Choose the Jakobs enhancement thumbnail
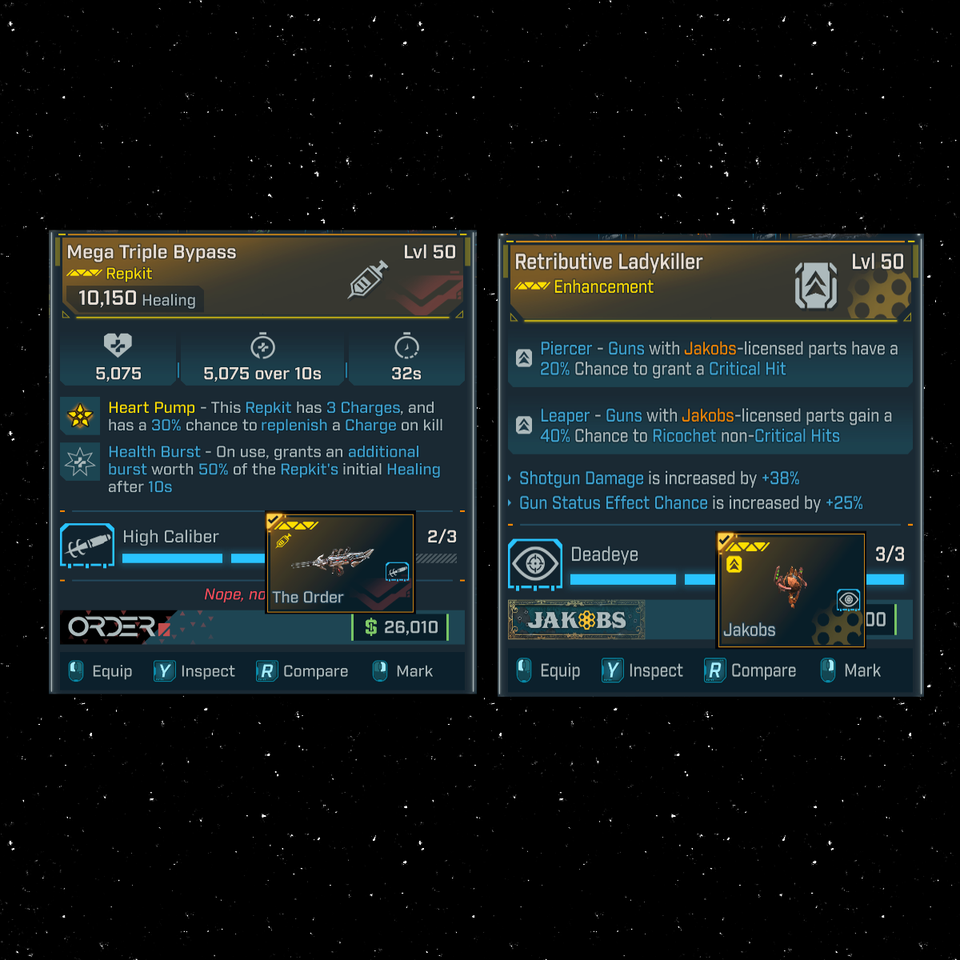 (x=791, y=589)
